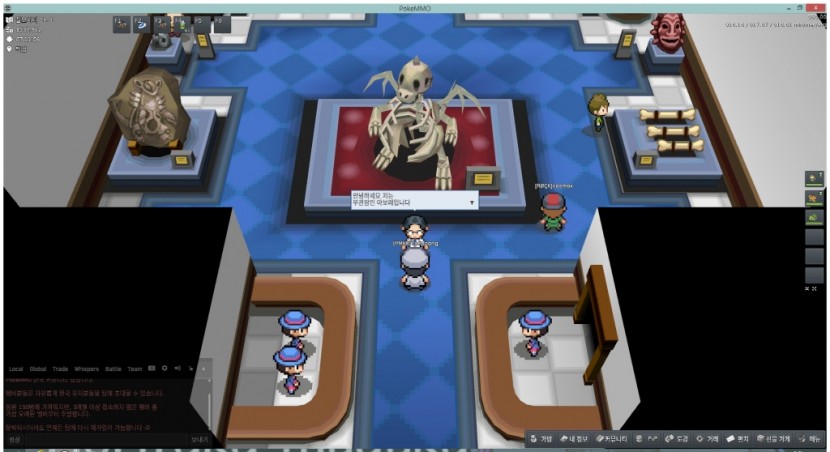The width and height of the screenshot is (830, 452).
Task: Close the PokeMMO window
Action: [821, 7]
